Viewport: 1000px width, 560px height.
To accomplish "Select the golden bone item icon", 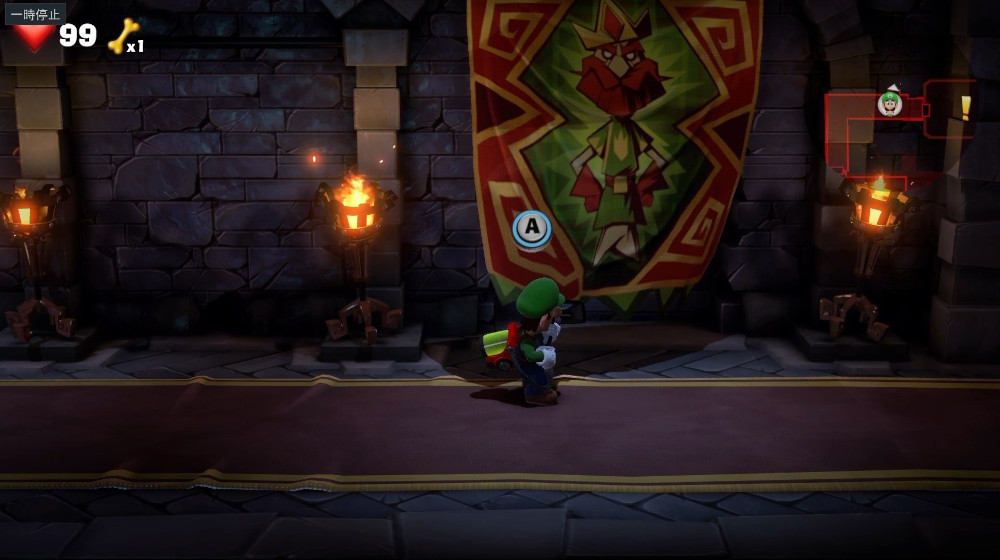I will point(122,37).
